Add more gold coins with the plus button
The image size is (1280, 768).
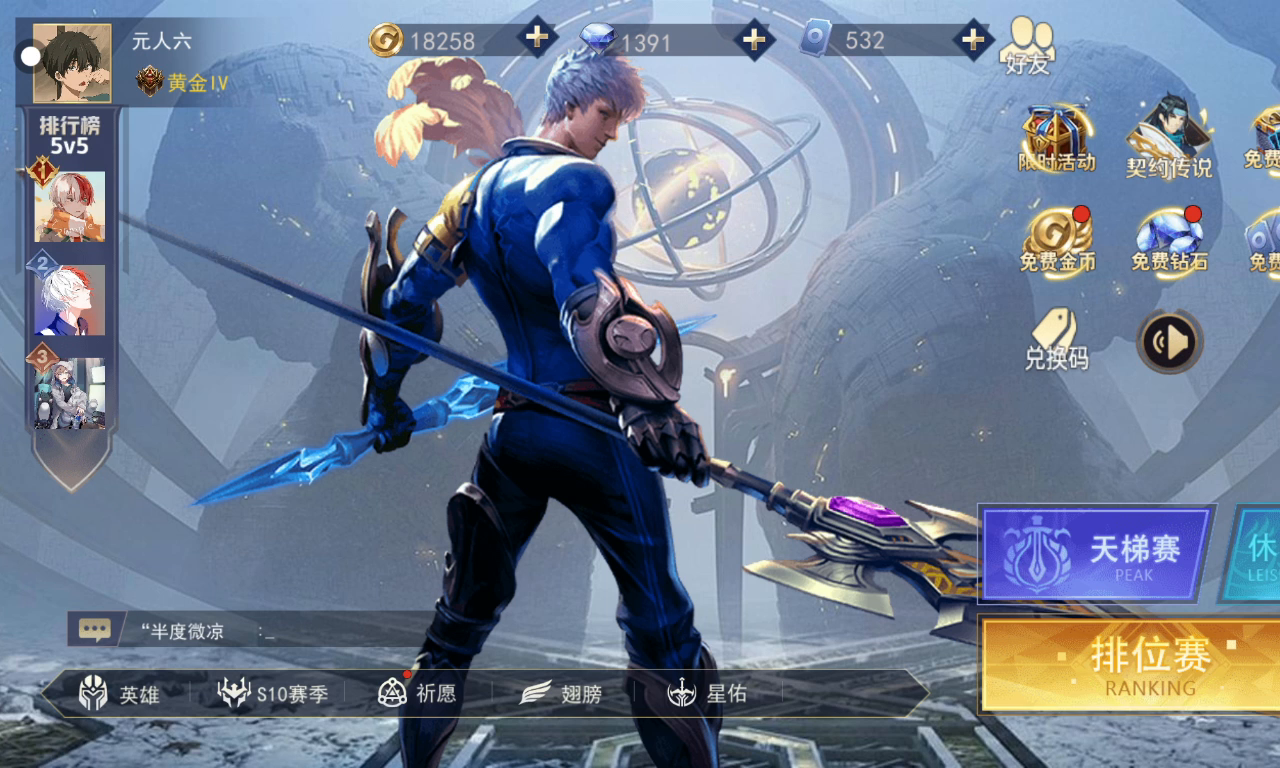537,39
